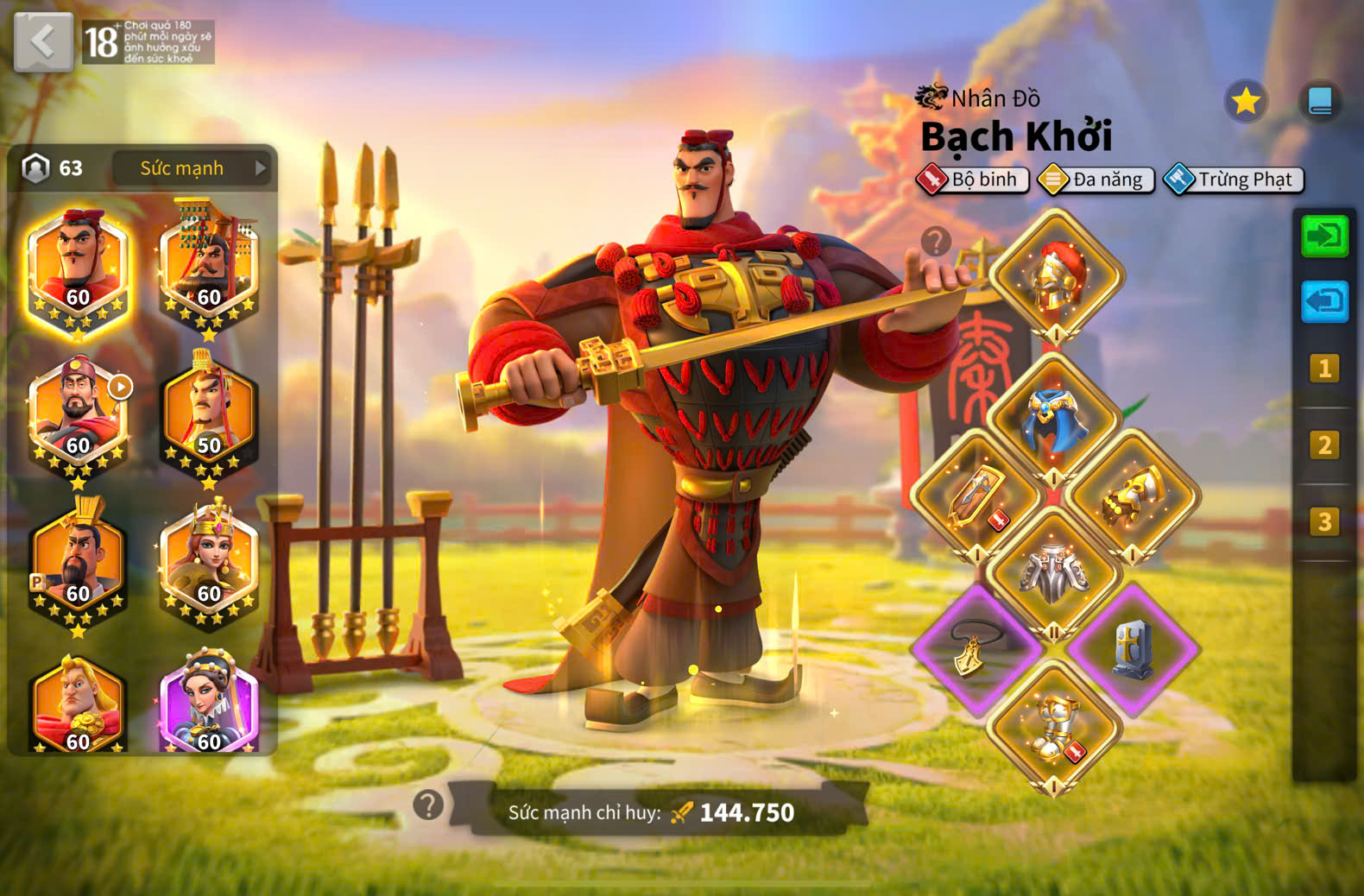Click the green arrow equip button
Screen dimensions: 1364x896
tap(1324, 236)
